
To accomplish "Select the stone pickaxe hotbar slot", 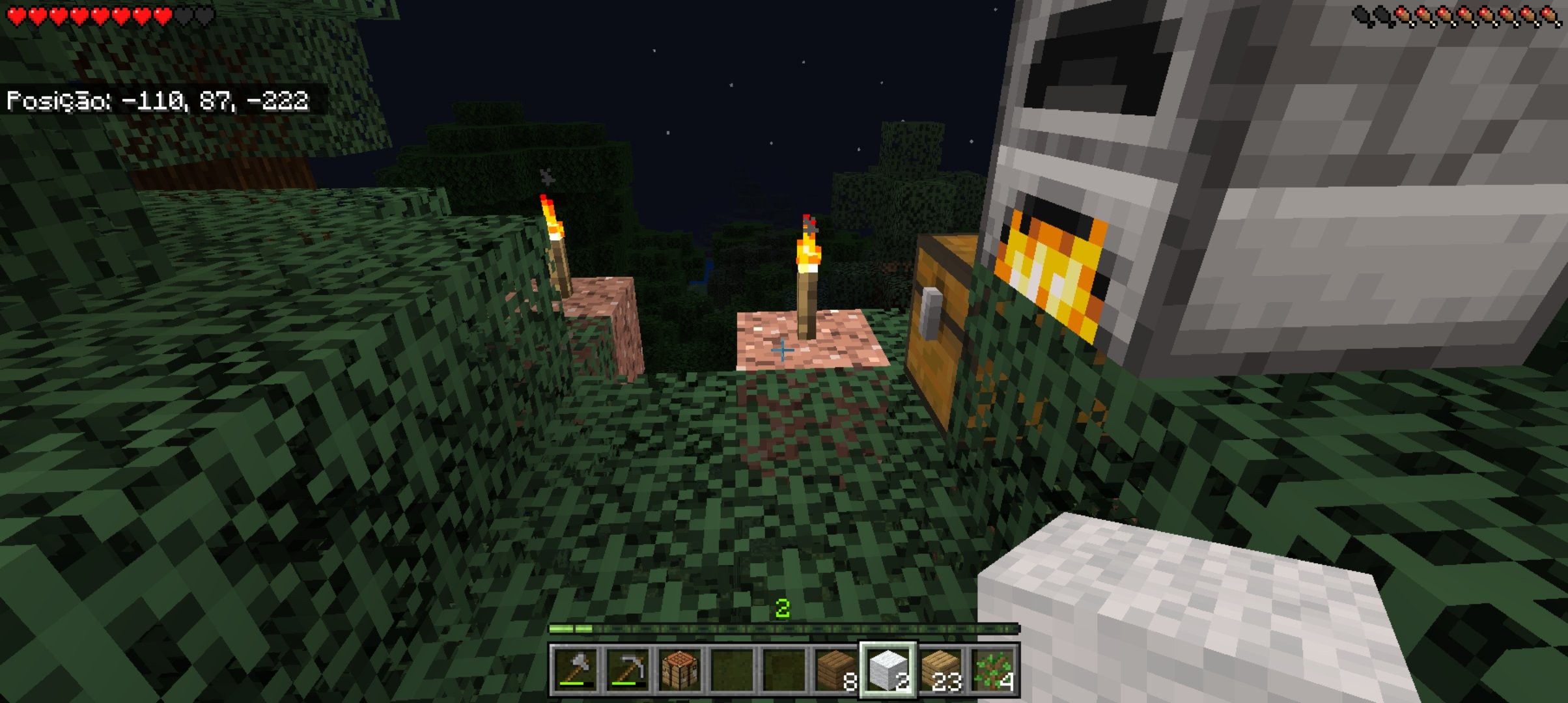I will point(627,670).
